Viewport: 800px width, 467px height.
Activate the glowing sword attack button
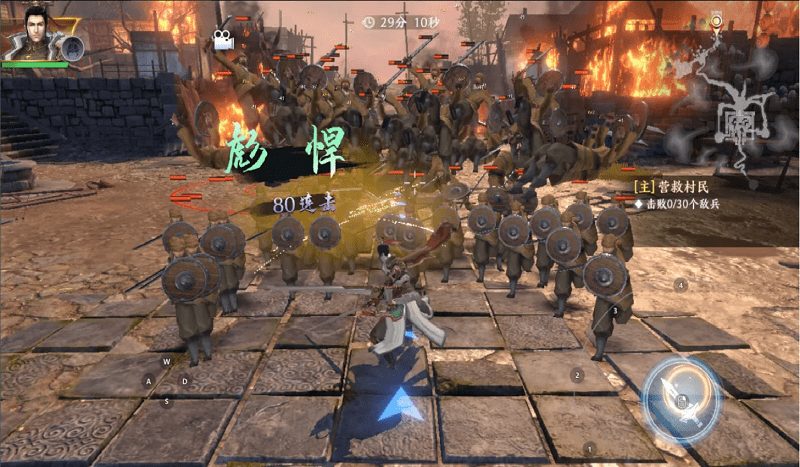pos(681,397)
